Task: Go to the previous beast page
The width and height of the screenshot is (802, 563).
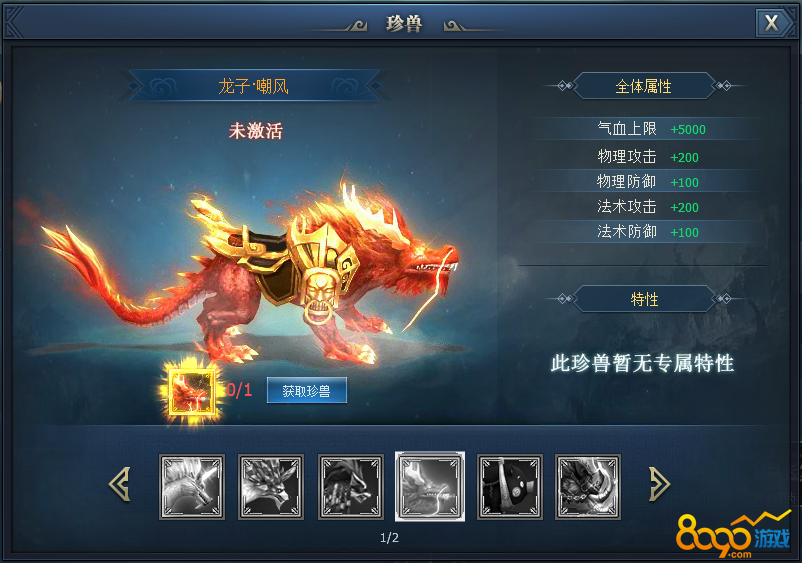Action: 119,485
